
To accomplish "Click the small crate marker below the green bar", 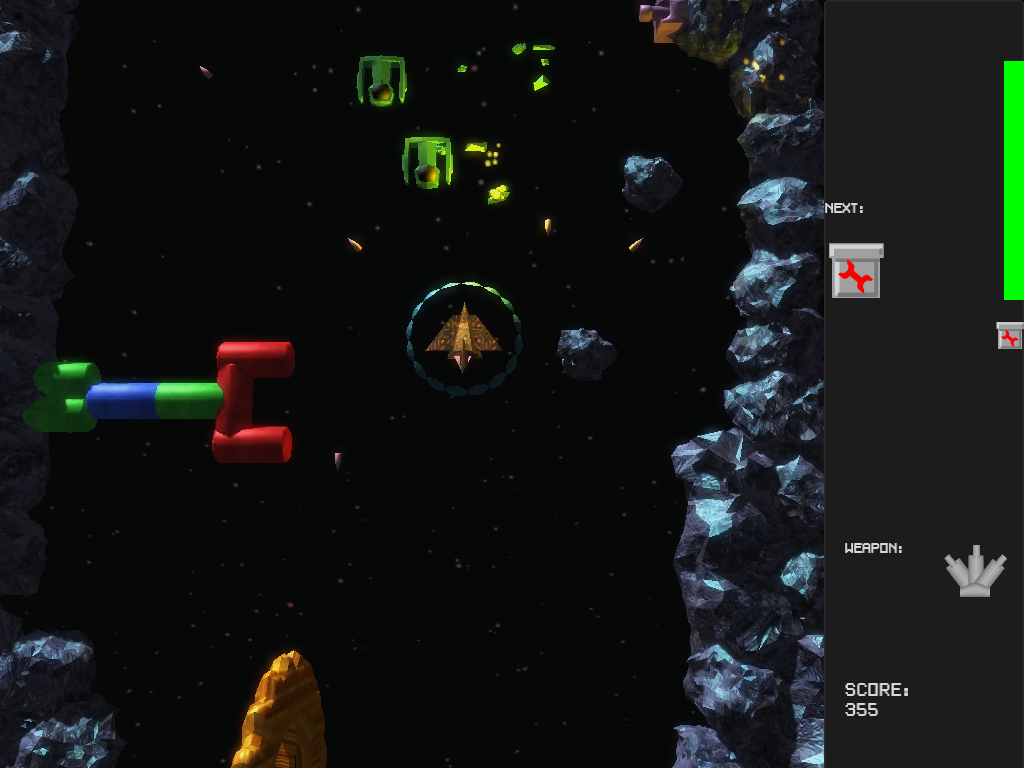I will (x=1010, y=336).
